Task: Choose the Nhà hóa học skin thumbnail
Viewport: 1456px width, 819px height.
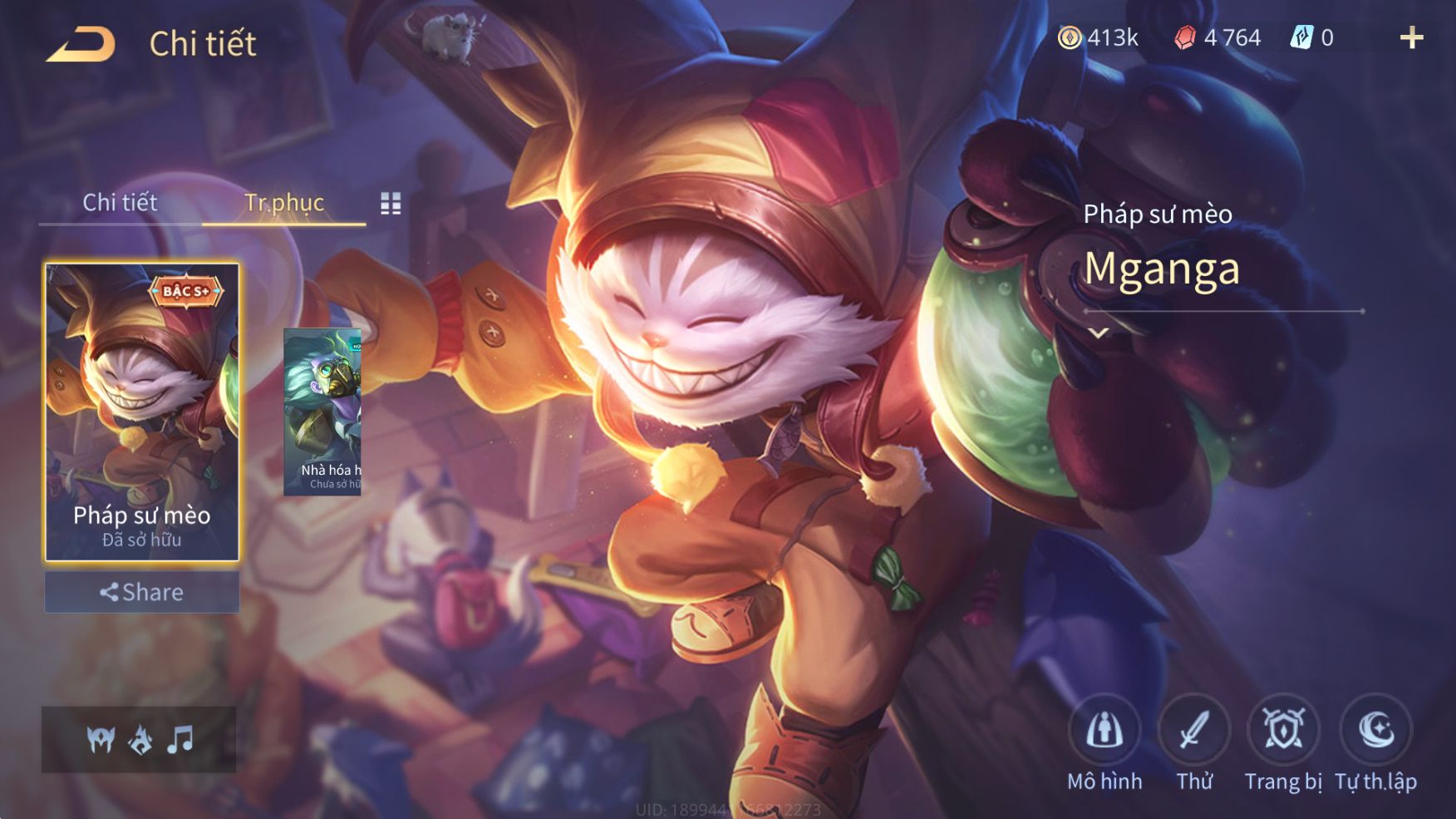Action: coord(322,412)
